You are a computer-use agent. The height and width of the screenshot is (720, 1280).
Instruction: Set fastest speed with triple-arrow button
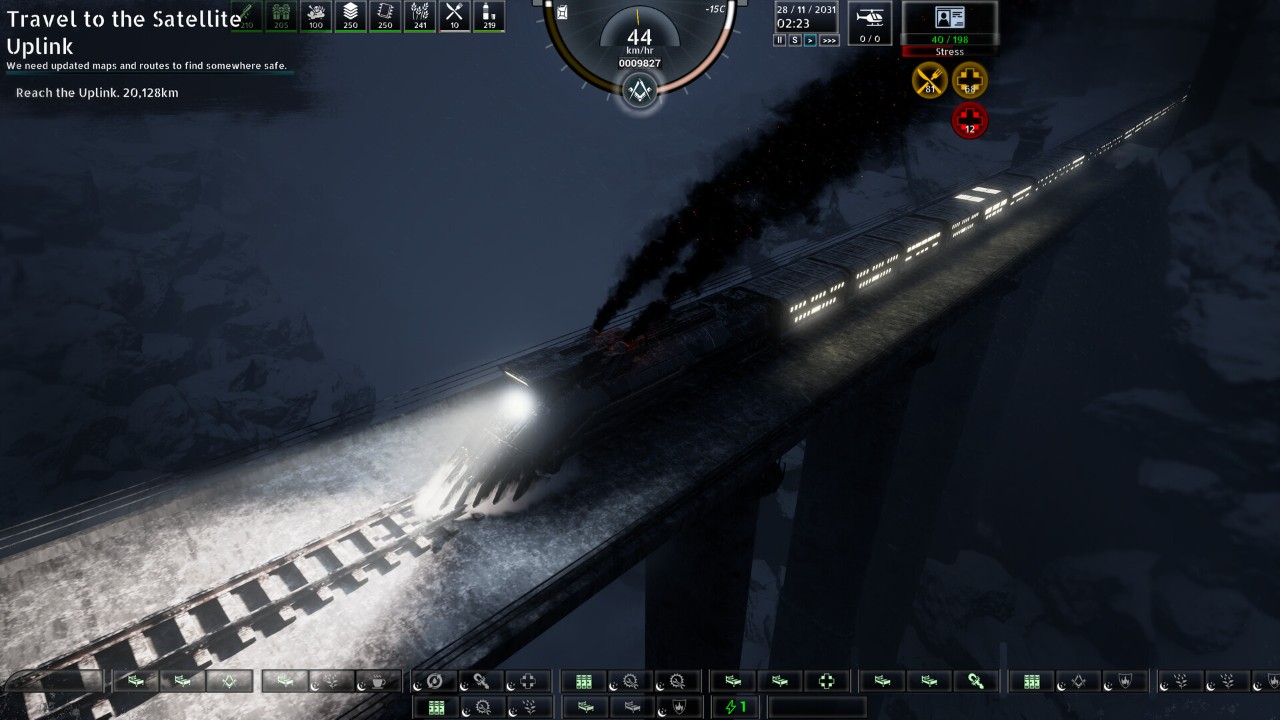pos(829,40)
